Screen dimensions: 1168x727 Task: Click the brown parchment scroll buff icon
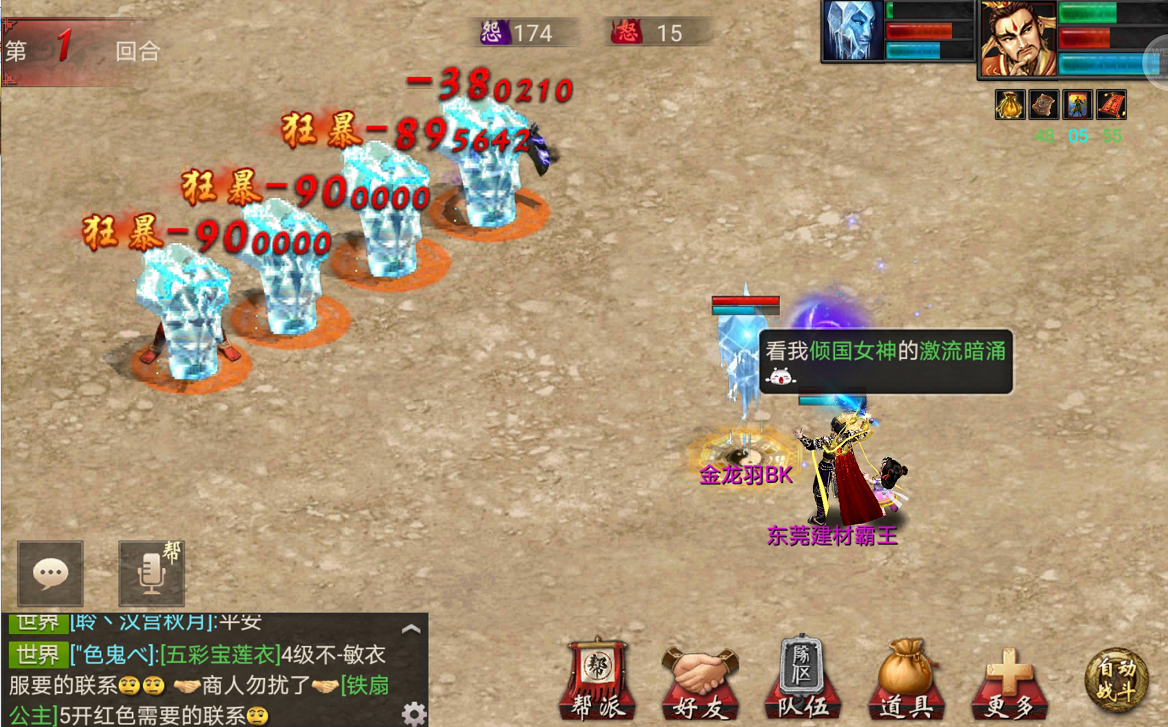(1044, 104)
